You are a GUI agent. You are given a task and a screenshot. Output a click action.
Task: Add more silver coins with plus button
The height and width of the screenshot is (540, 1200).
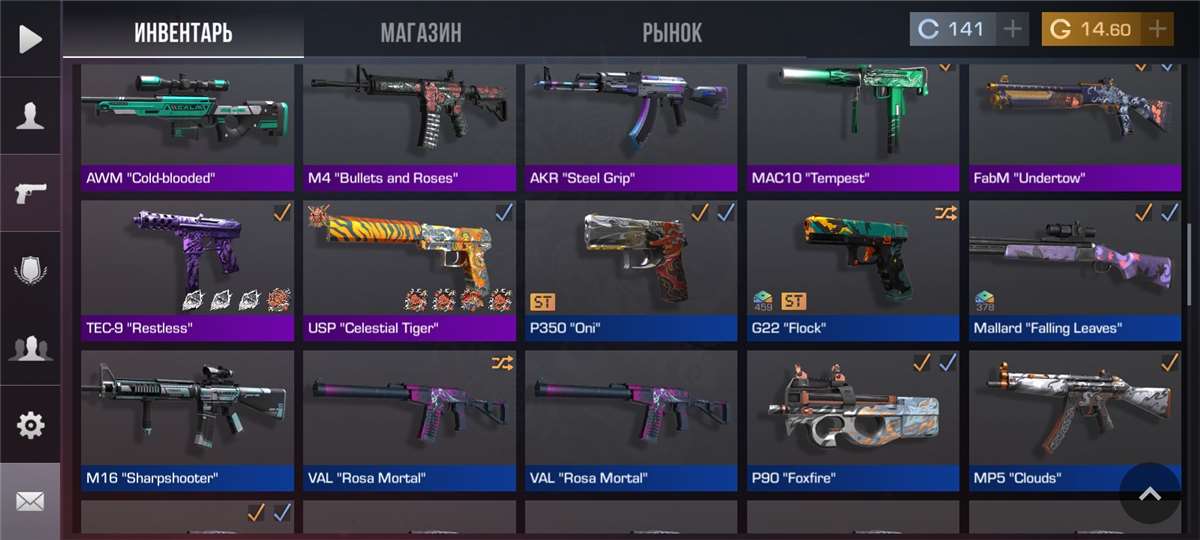coord(1013,29)
